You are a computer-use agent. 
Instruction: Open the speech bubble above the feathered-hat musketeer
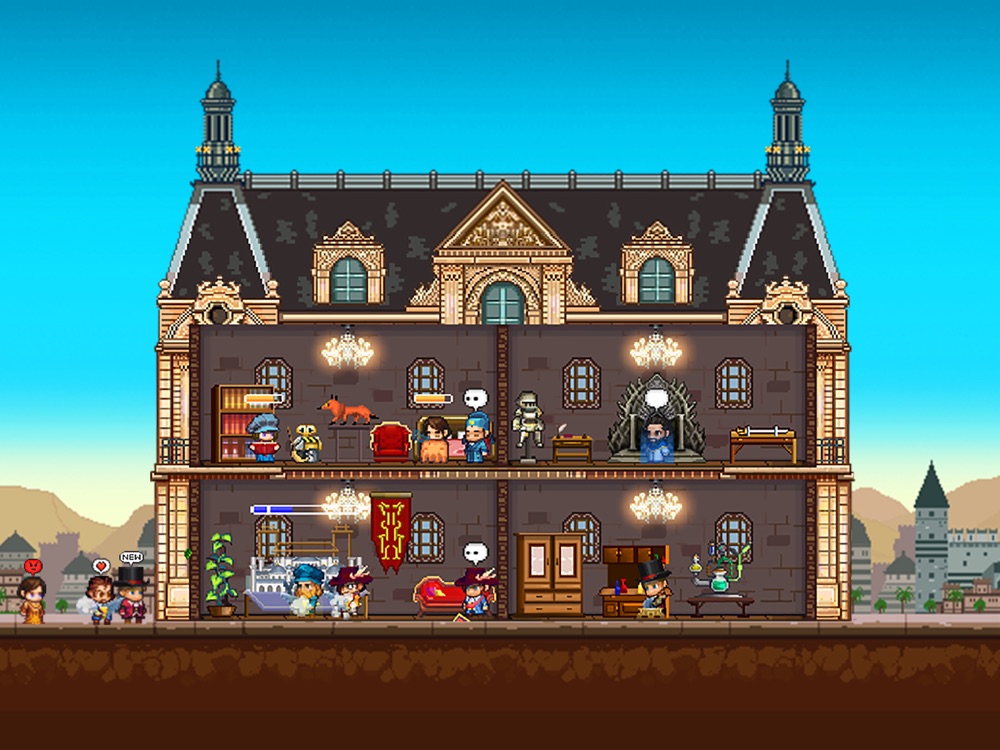coord(474,552)
